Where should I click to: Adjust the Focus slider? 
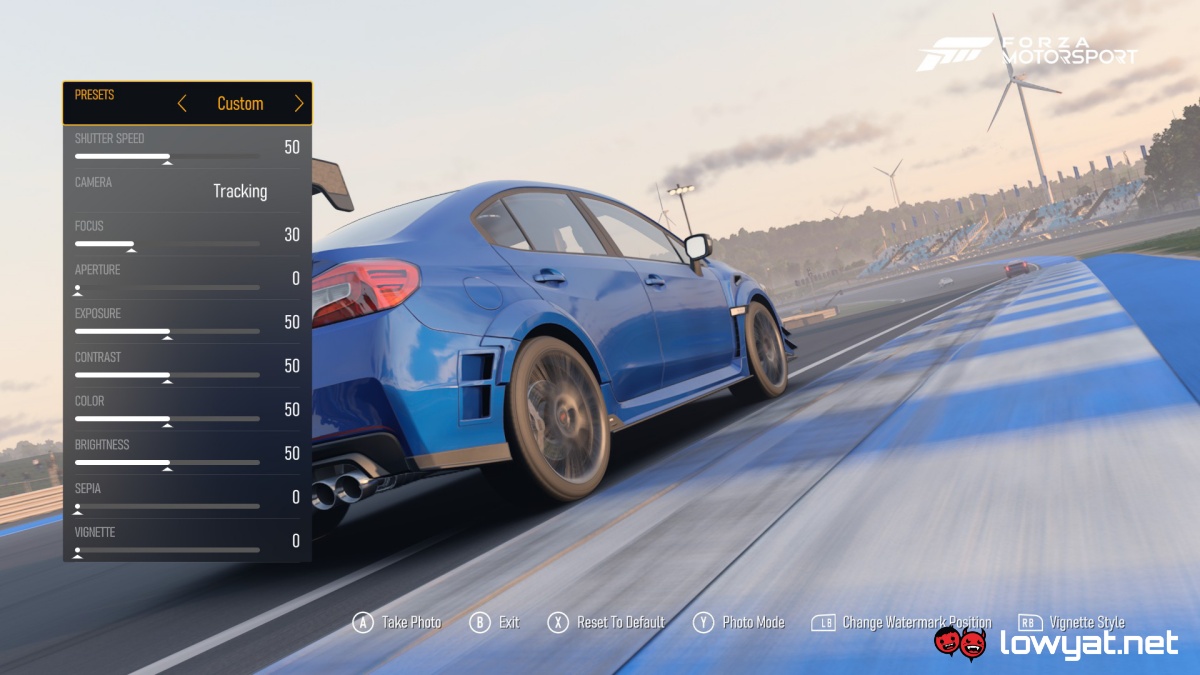tap(131, 244)
